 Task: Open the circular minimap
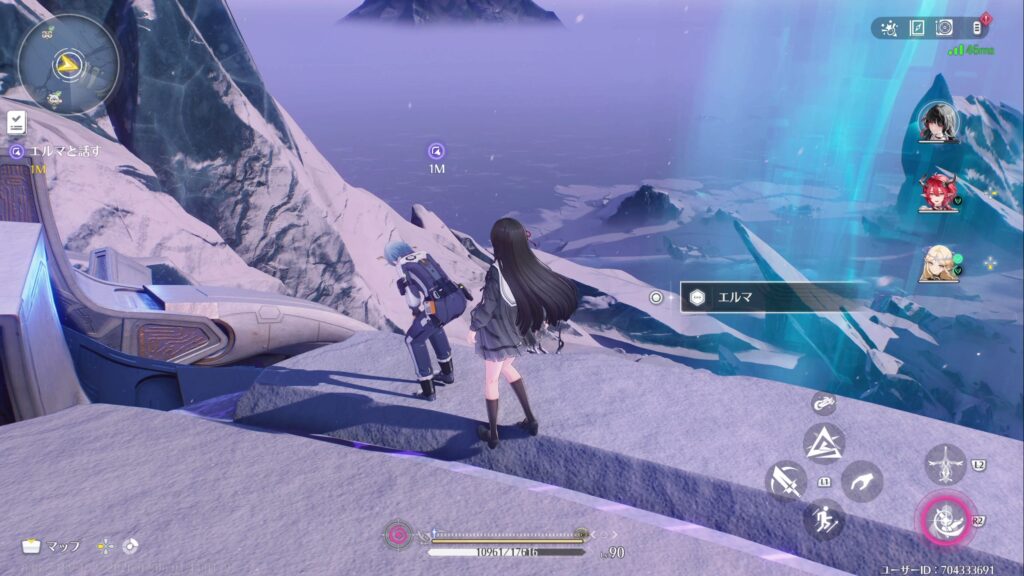[67, 65]
